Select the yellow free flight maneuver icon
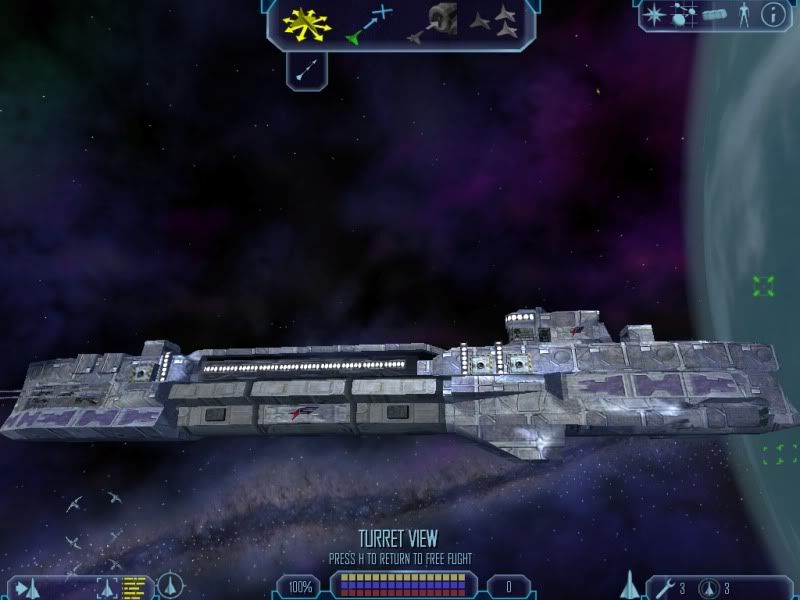 pos(306,24)
